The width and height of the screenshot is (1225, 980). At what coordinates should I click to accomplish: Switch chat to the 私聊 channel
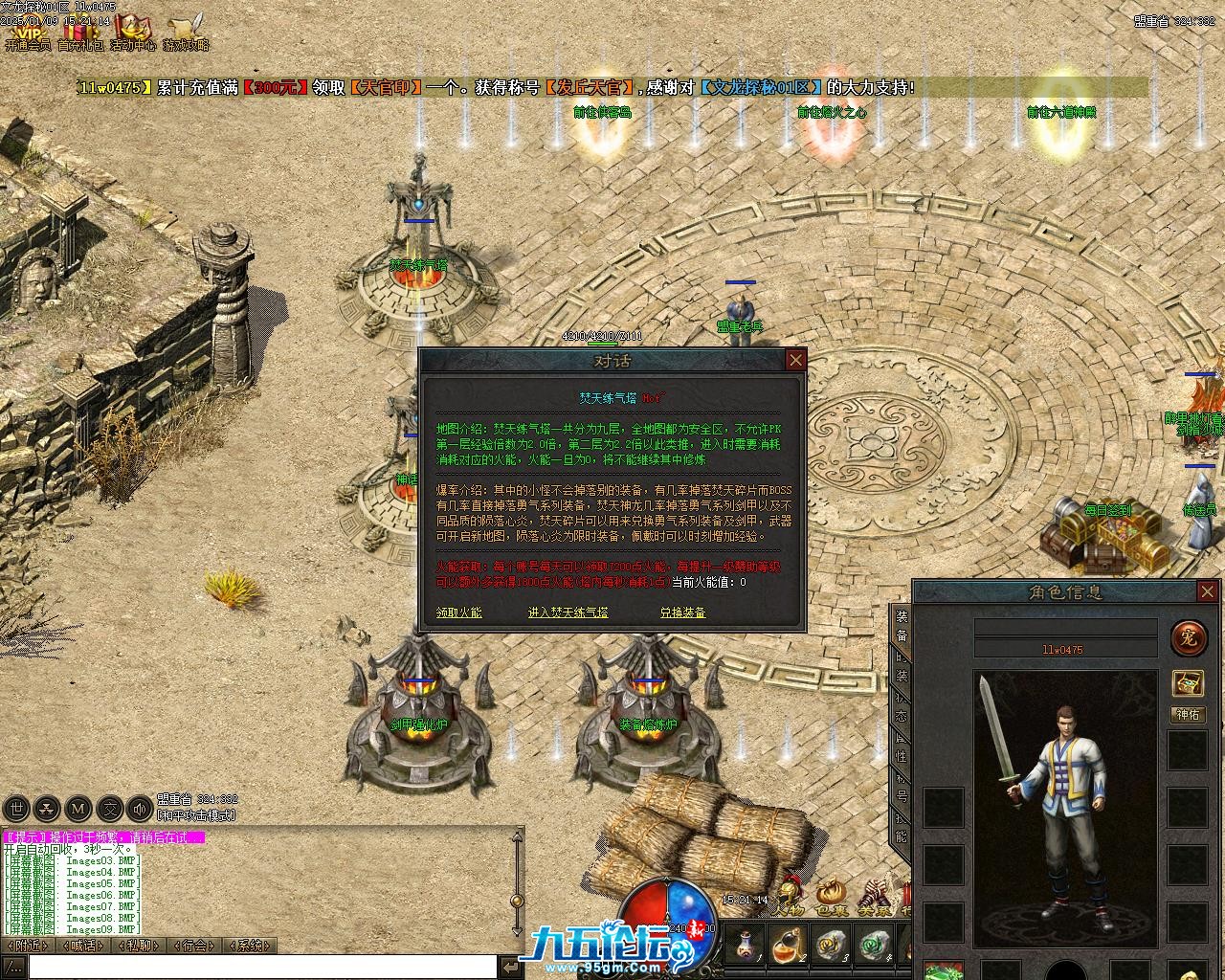tap(140, 946)
